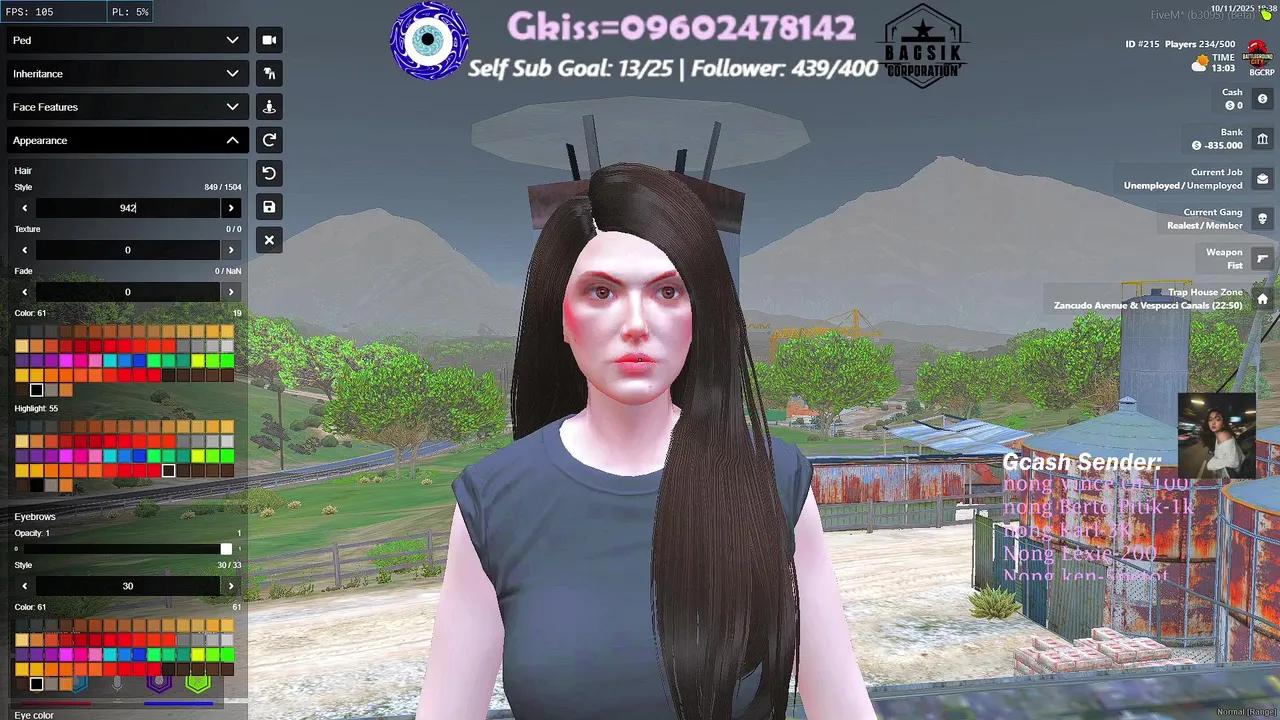Save the character with the floppy disk icon
The height and width of the screenshot is (720, 1280).
(x=269, y=206)
